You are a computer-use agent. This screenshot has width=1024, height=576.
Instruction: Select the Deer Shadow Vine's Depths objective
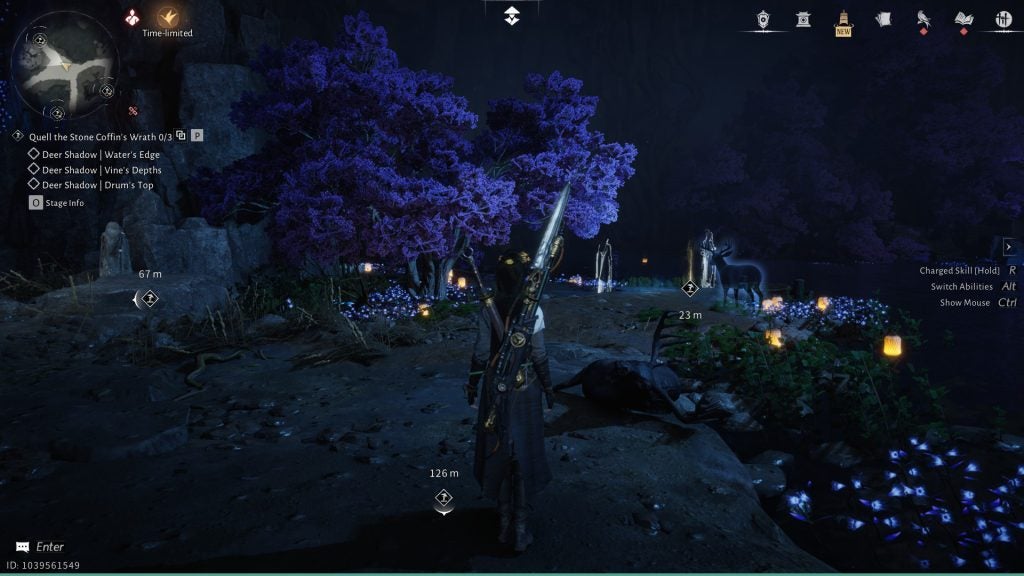click(101, 170)
